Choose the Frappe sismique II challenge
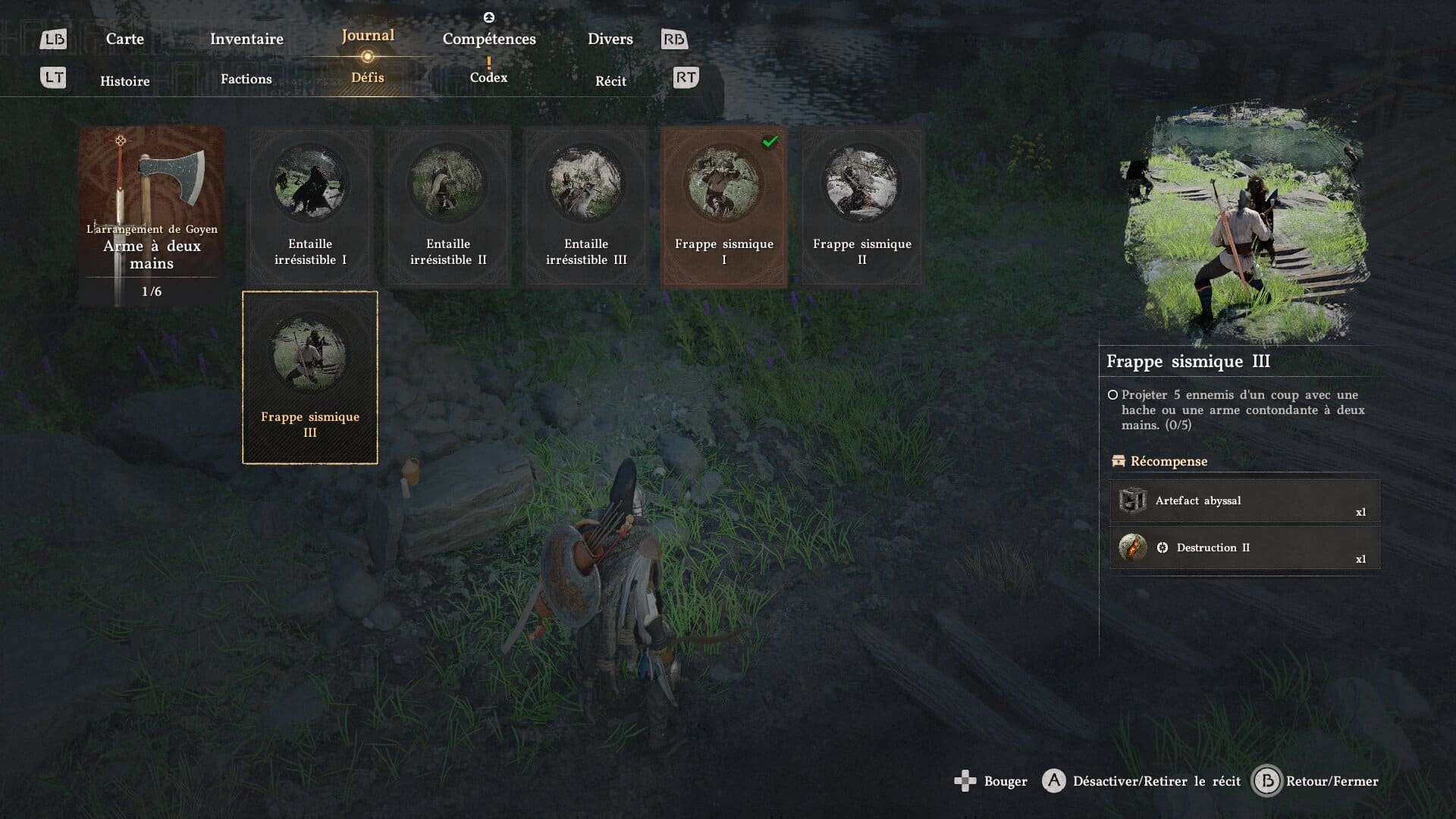Image resolution: width=1456 pixels, height=819 pixels. pos(862,206)
